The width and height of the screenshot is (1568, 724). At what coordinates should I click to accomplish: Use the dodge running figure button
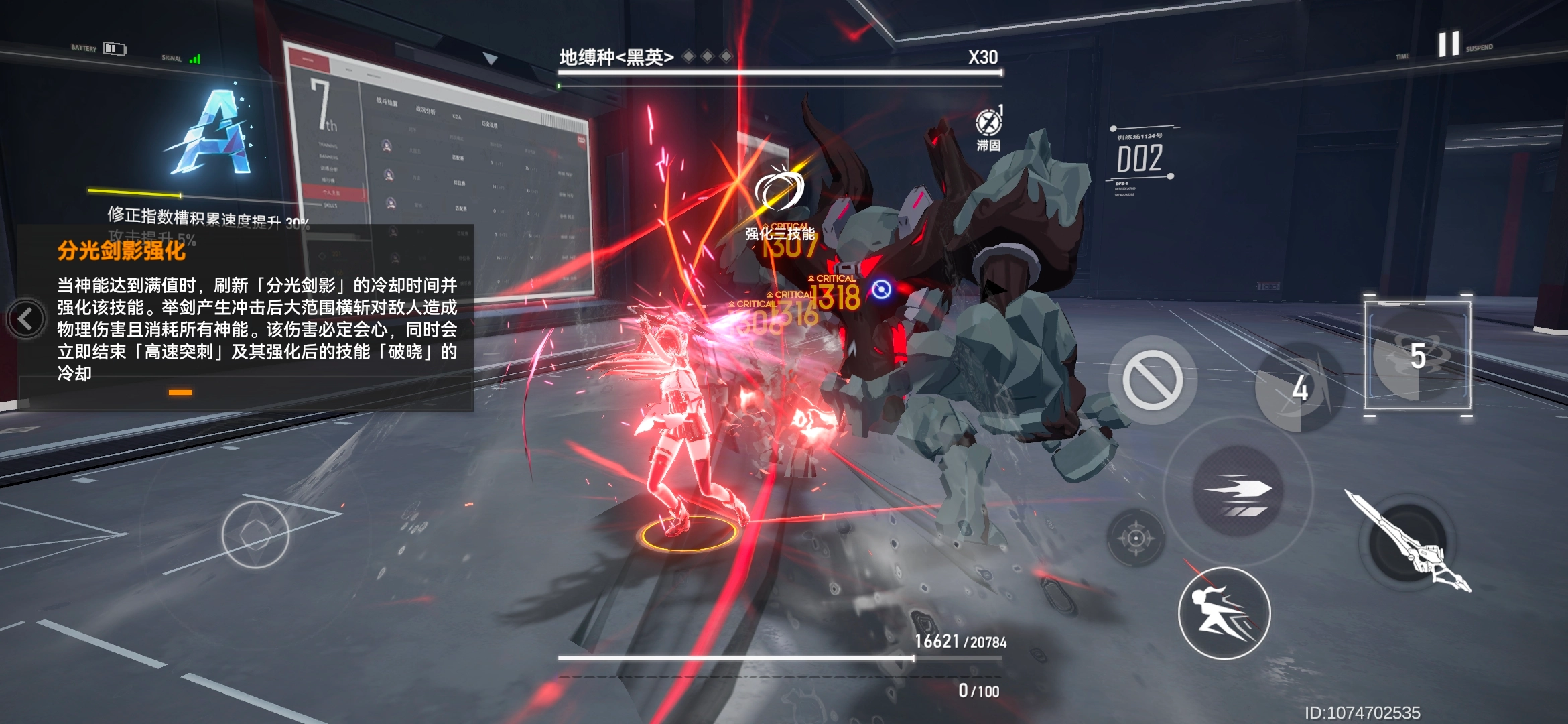click(x=1224, y=613)
